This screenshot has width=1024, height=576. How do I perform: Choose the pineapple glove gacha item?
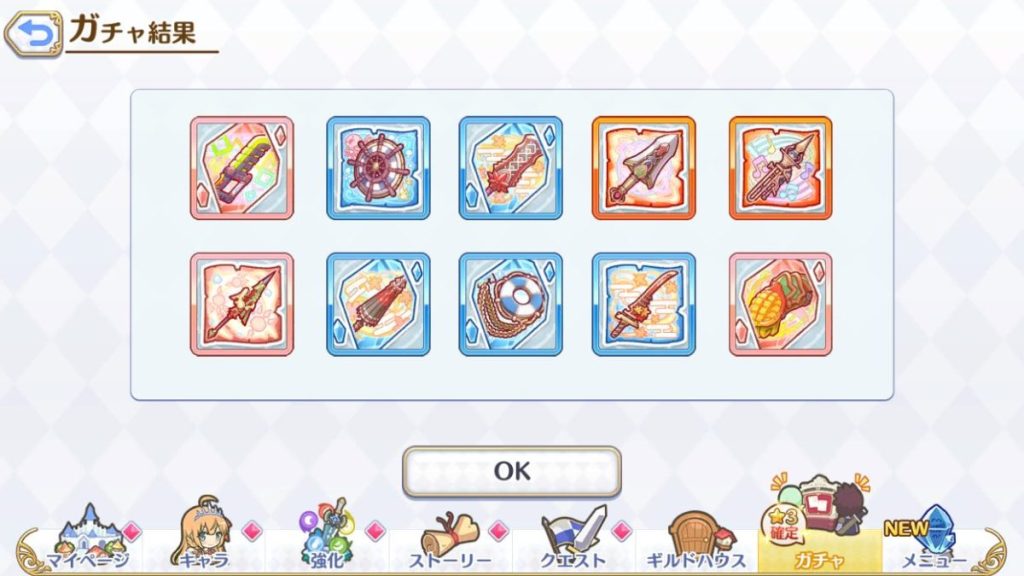coord(780,304)
